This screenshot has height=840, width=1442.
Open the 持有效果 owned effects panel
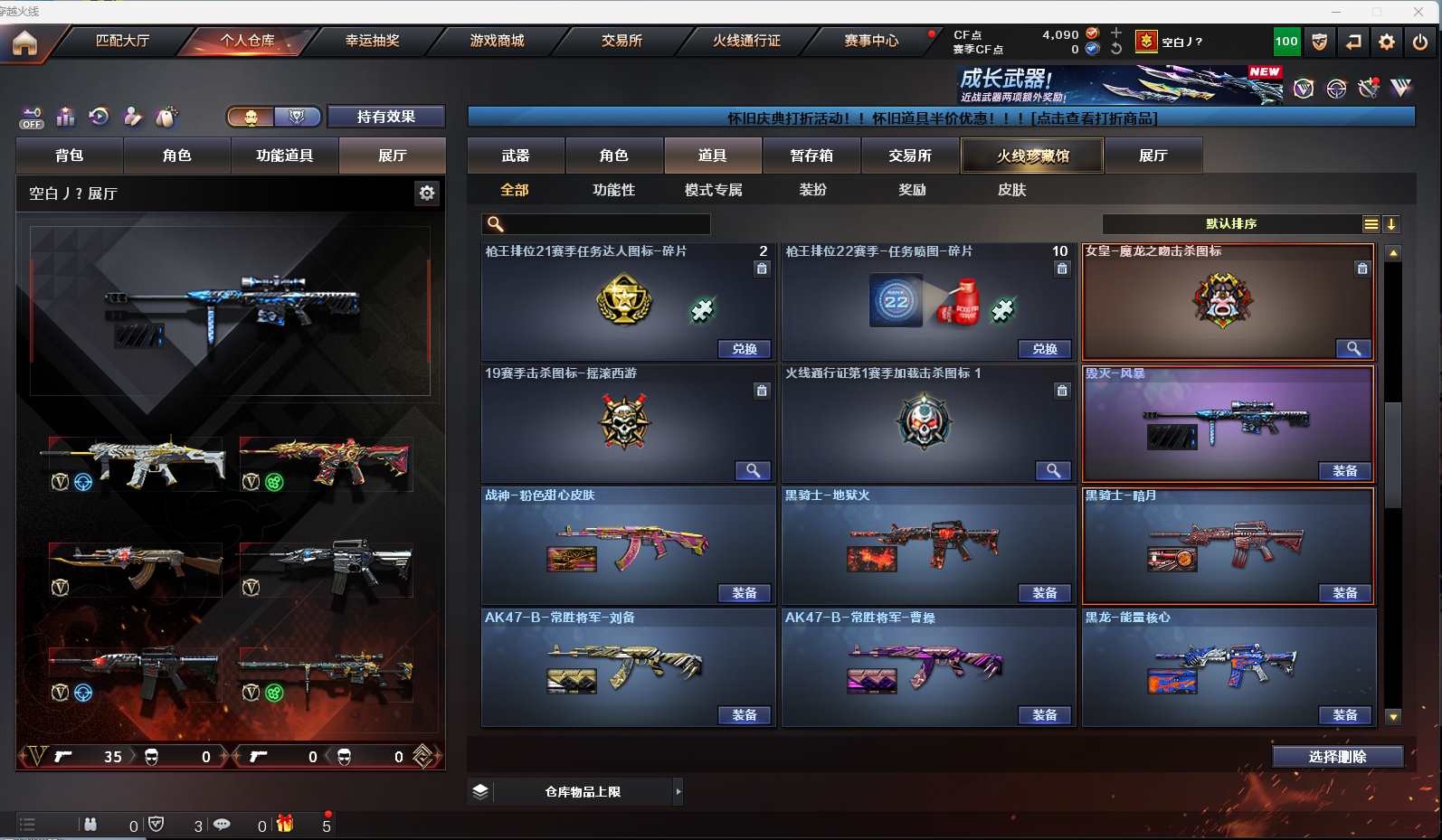pyautogui.click(x=385, y=117)
